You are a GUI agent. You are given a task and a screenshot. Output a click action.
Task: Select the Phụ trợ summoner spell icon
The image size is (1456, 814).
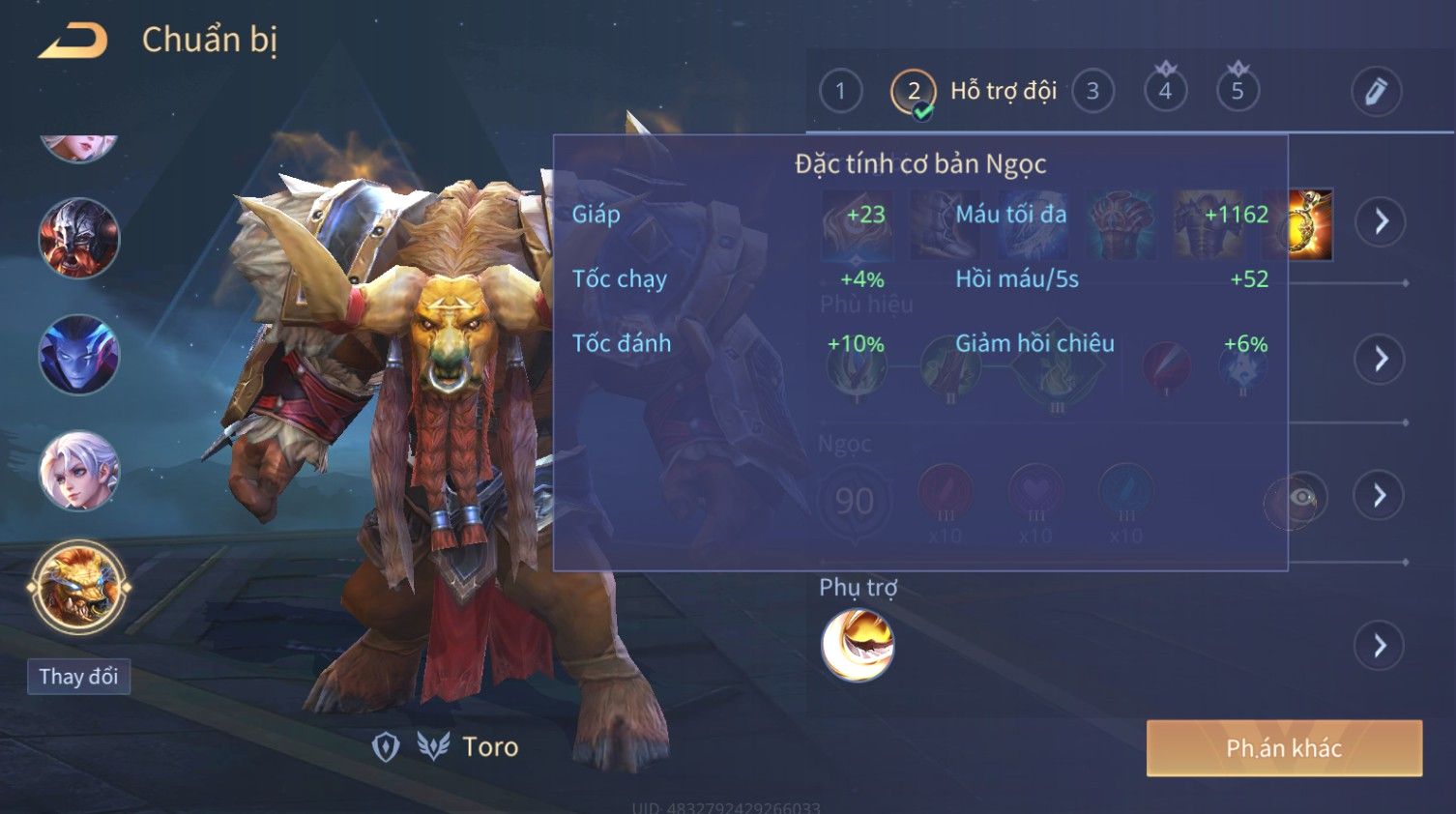858,646
